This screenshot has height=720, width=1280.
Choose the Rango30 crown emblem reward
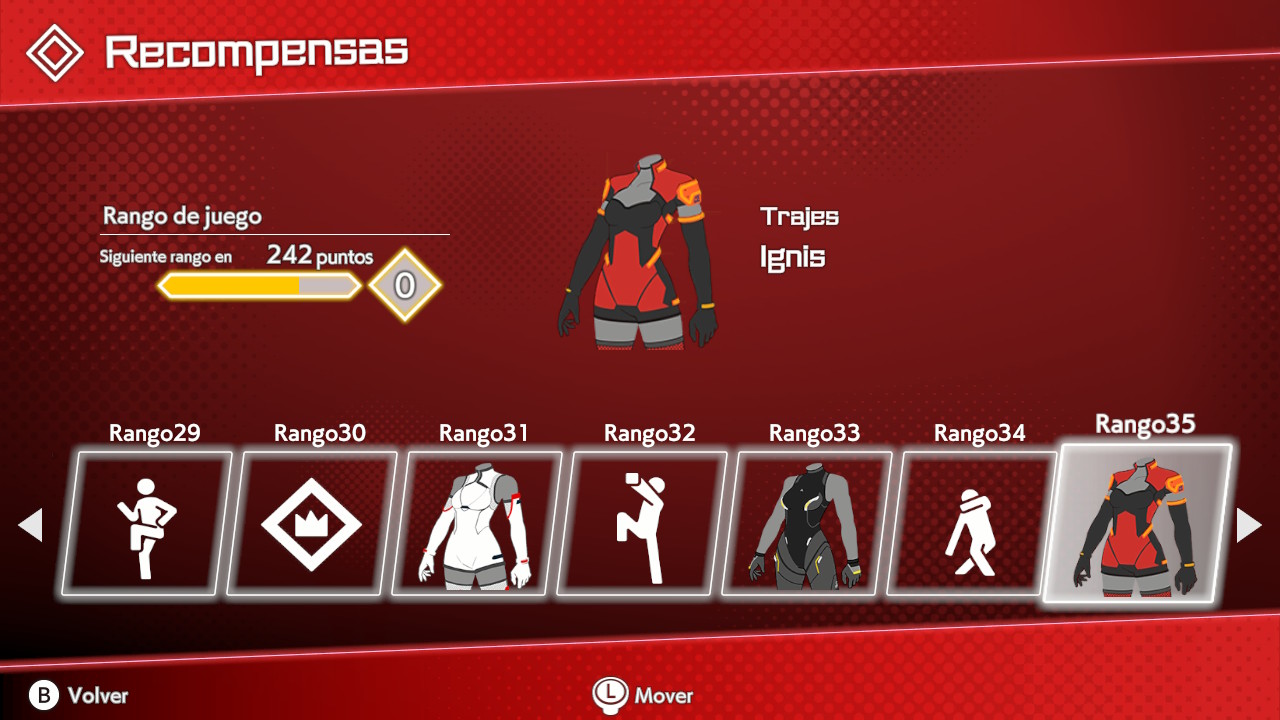(x=312, y=524)
